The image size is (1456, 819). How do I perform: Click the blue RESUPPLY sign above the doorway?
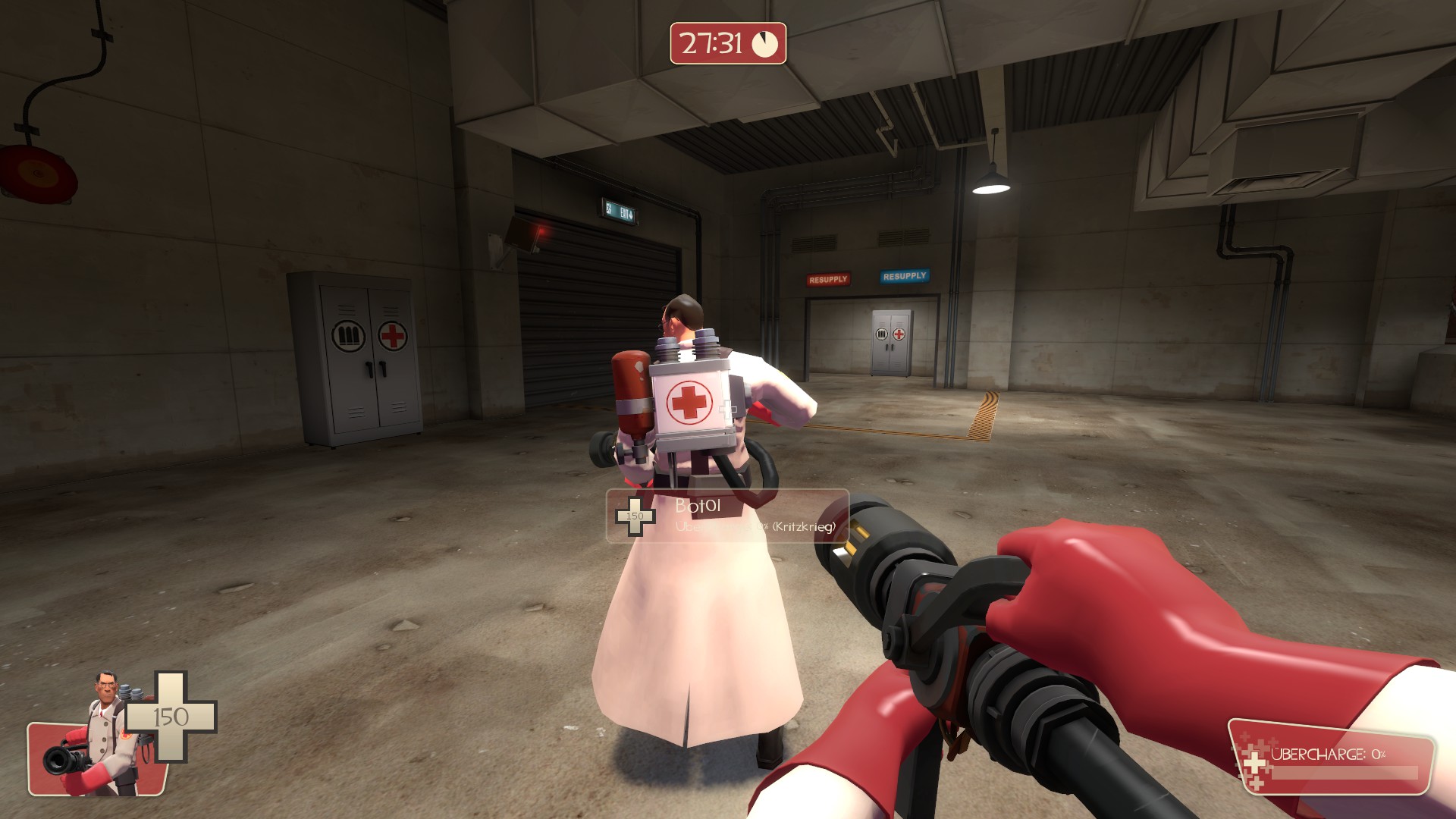point(903,278)
